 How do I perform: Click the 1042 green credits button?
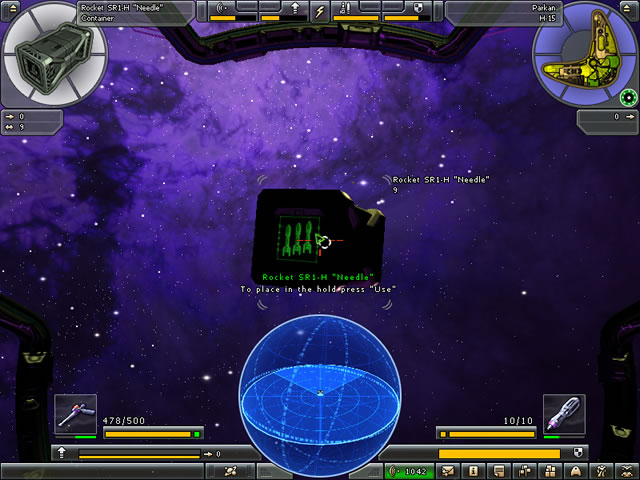click(410, 470)
